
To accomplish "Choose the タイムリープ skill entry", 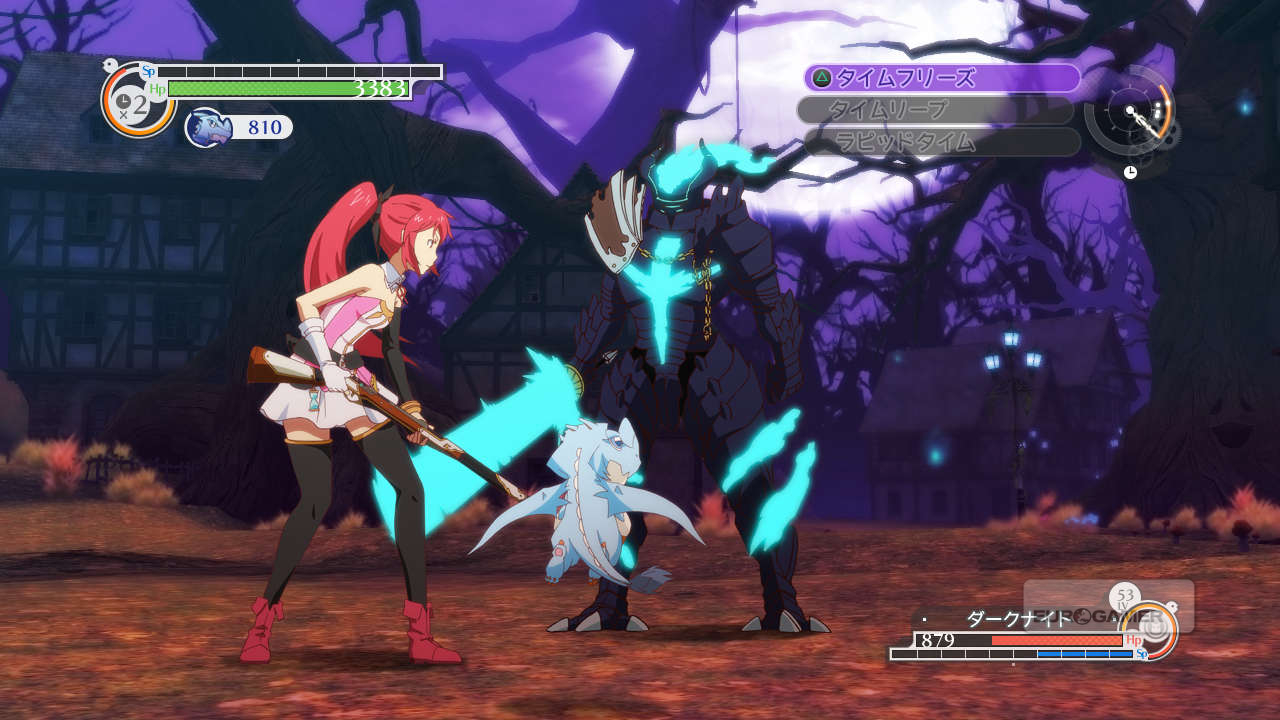I will (x=936, y=110).
